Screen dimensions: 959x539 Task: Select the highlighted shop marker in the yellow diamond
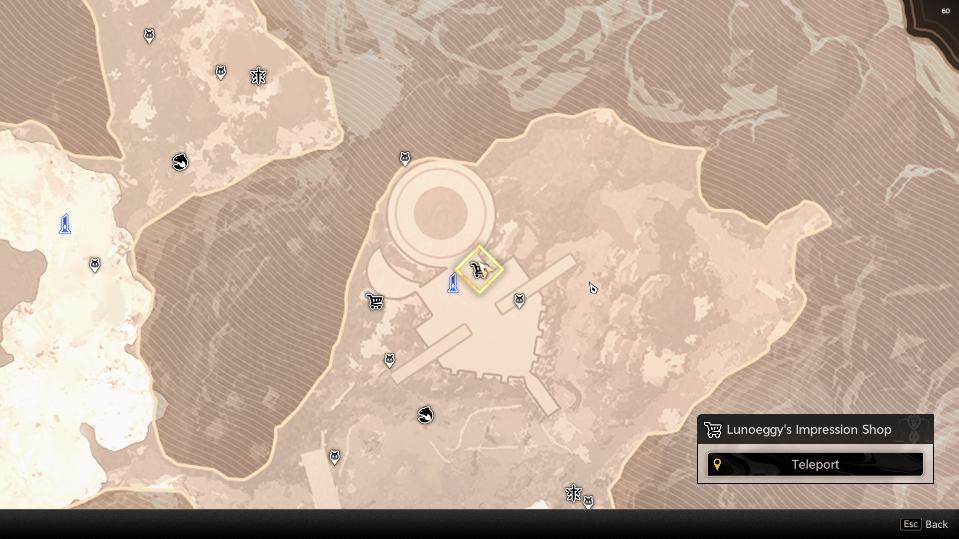coord(479,270)
